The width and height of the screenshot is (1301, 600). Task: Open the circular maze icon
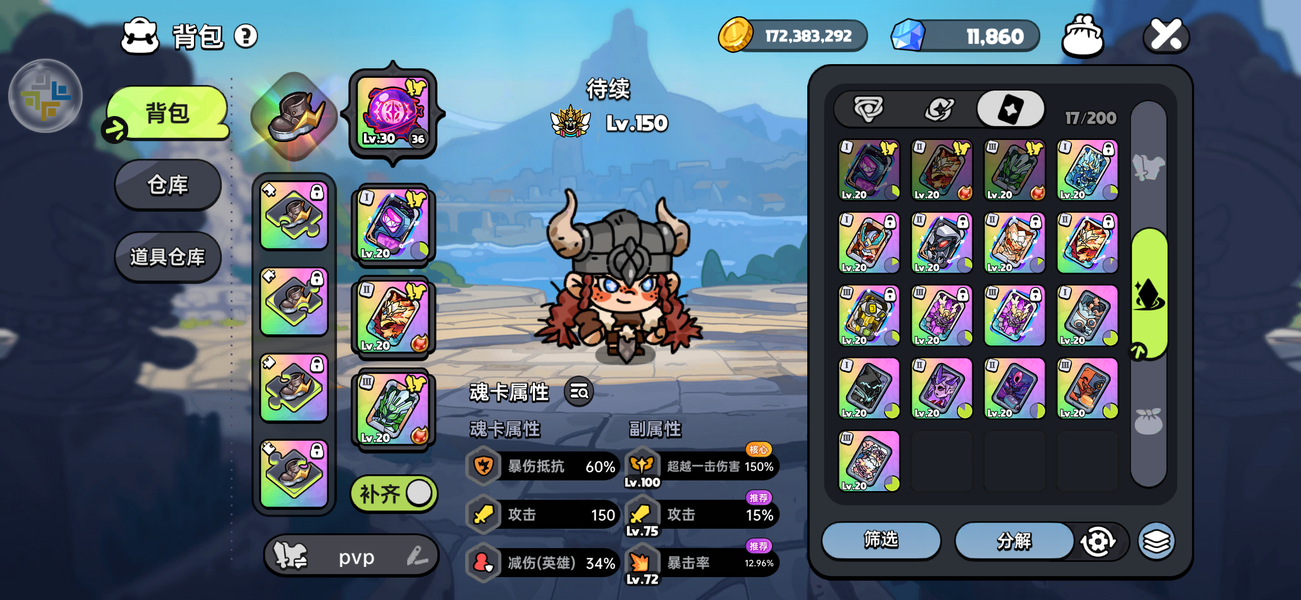coord(45,96)
